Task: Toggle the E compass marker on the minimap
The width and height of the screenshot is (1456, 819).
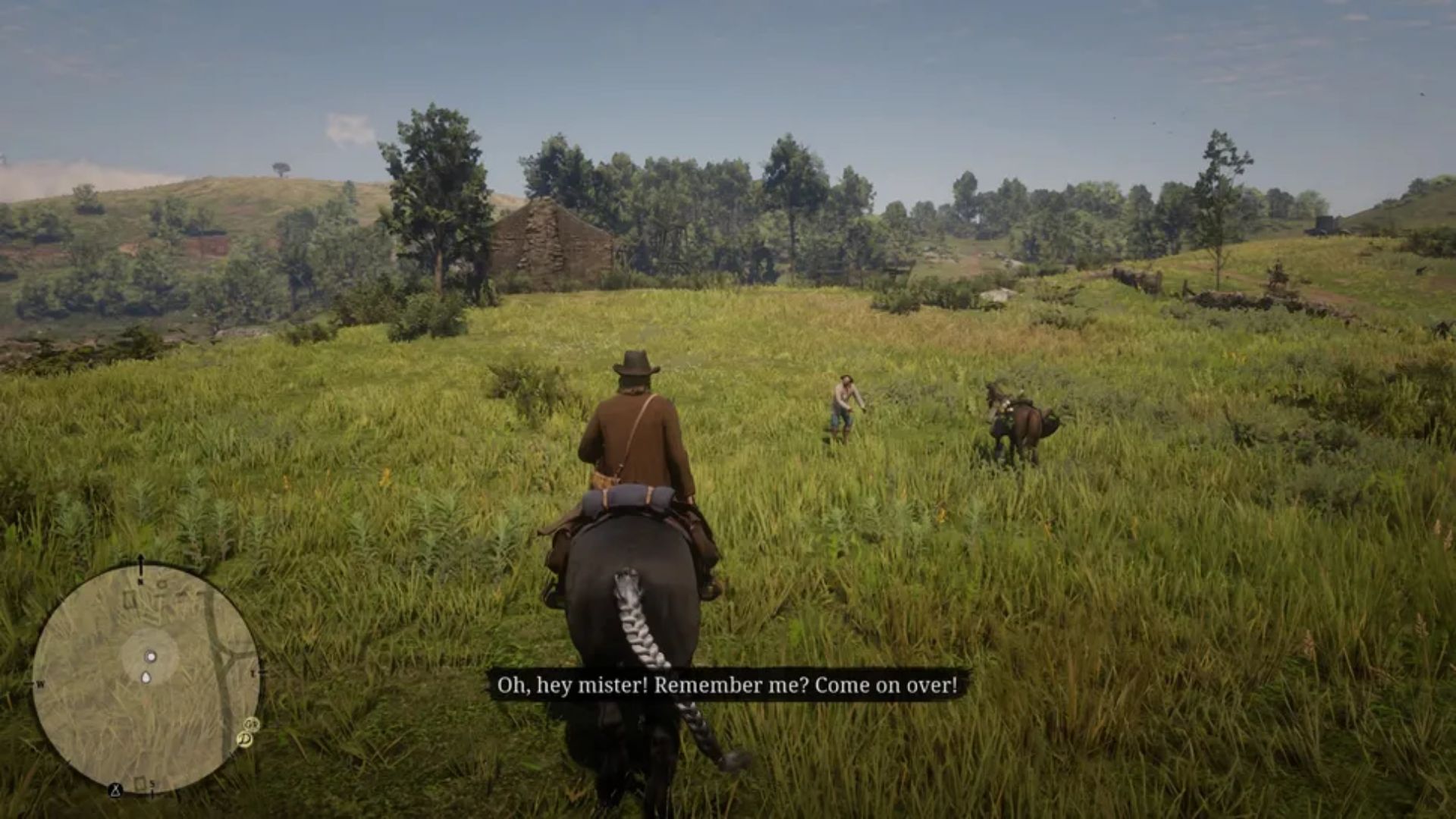Action: click(x=253, y=671)
